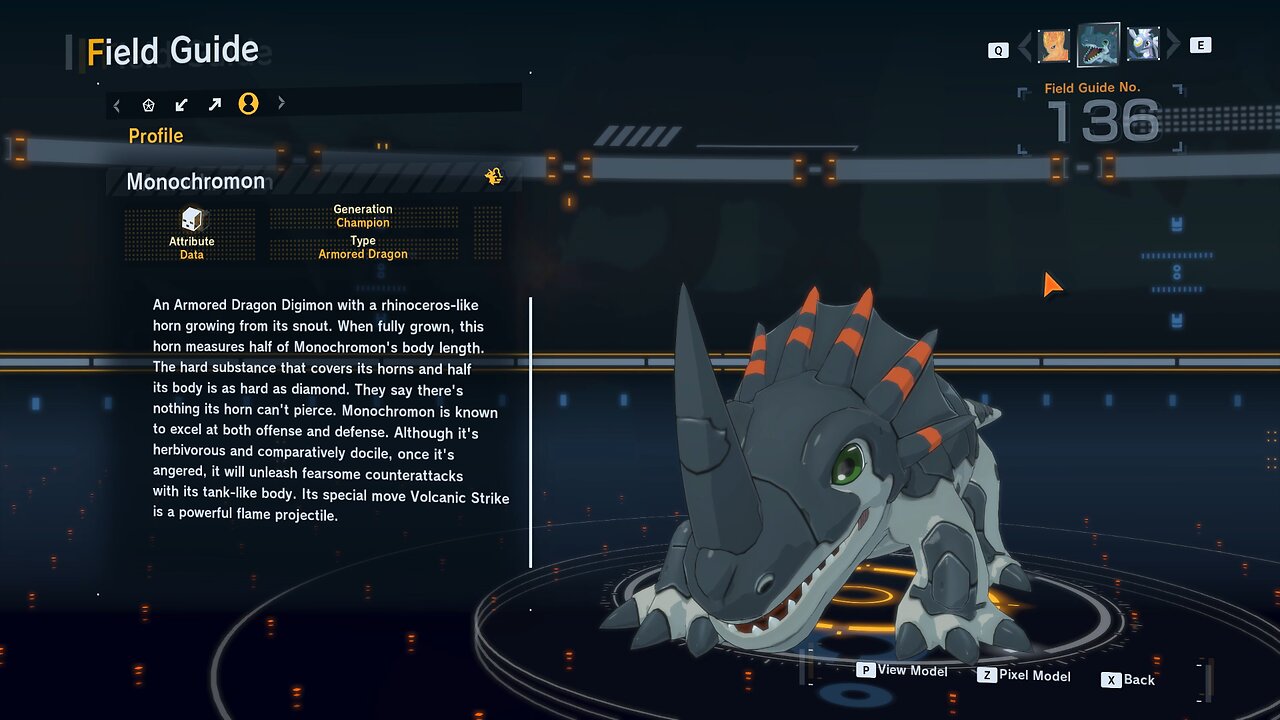Click the yellow Digimon icon beside Monochromon's name
The image size is (1280, 720).
coord(493,177)
